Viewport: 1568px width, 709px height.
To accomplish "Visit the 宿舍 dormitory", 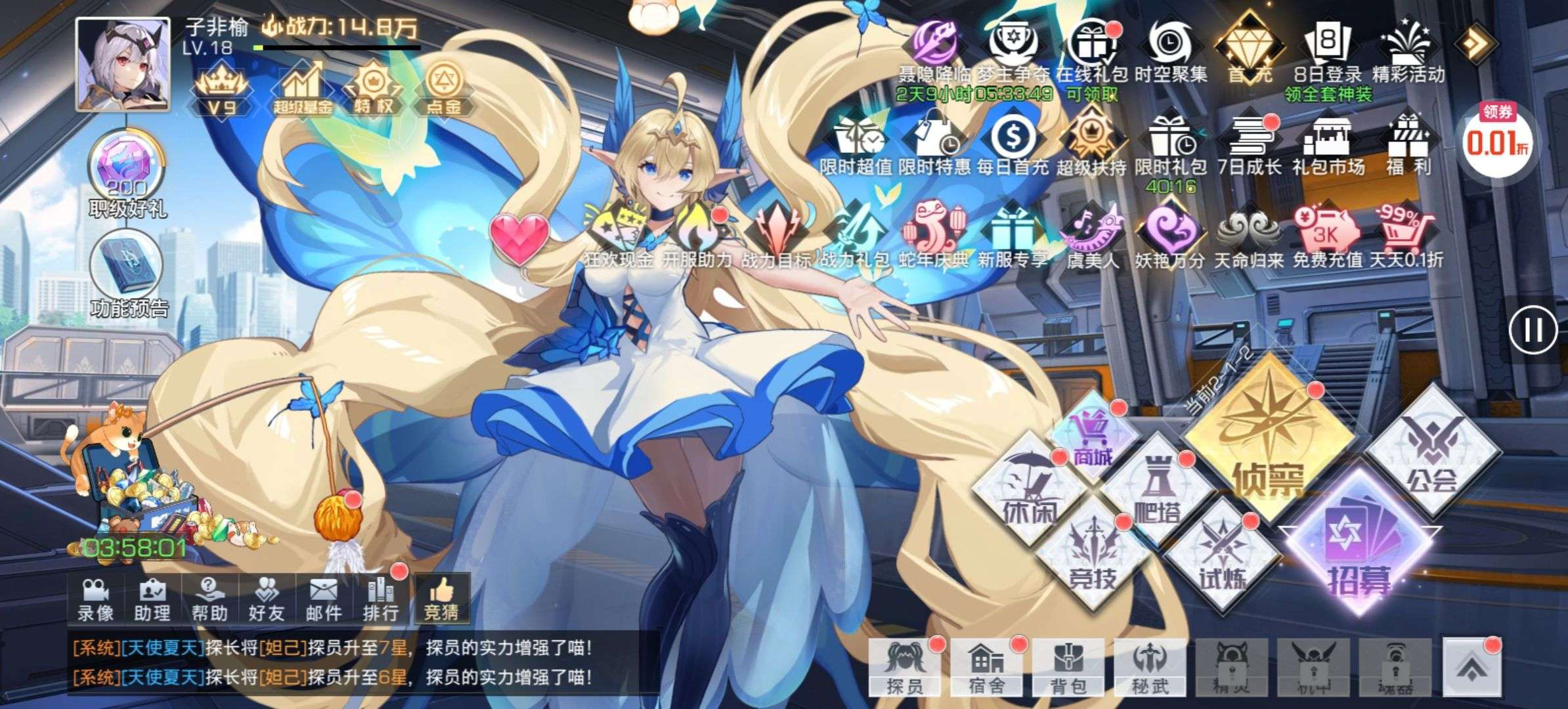I will coord(986,668).
